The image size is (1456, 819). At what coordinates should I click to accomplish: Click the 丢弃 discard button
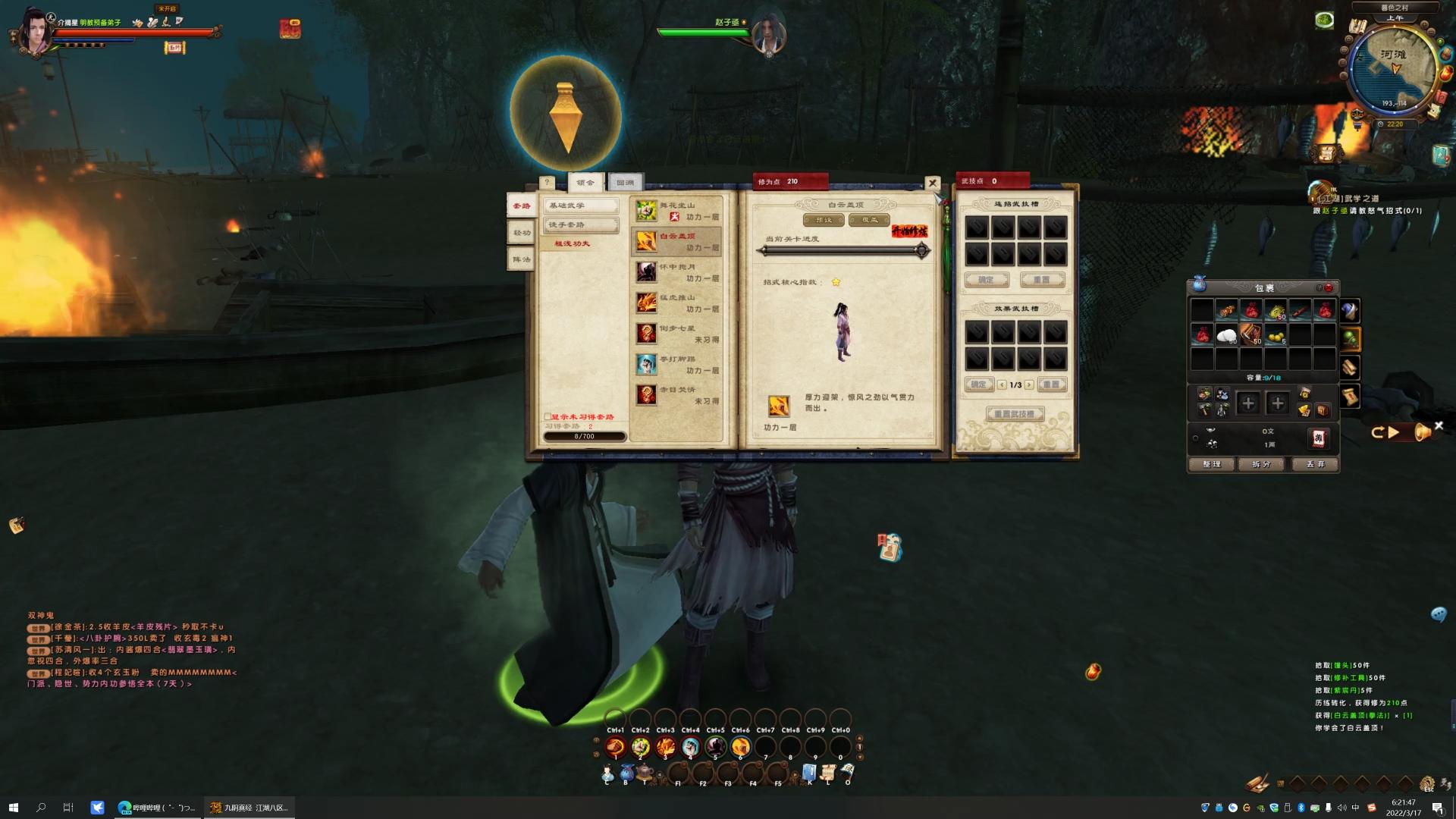[1315, 464]
